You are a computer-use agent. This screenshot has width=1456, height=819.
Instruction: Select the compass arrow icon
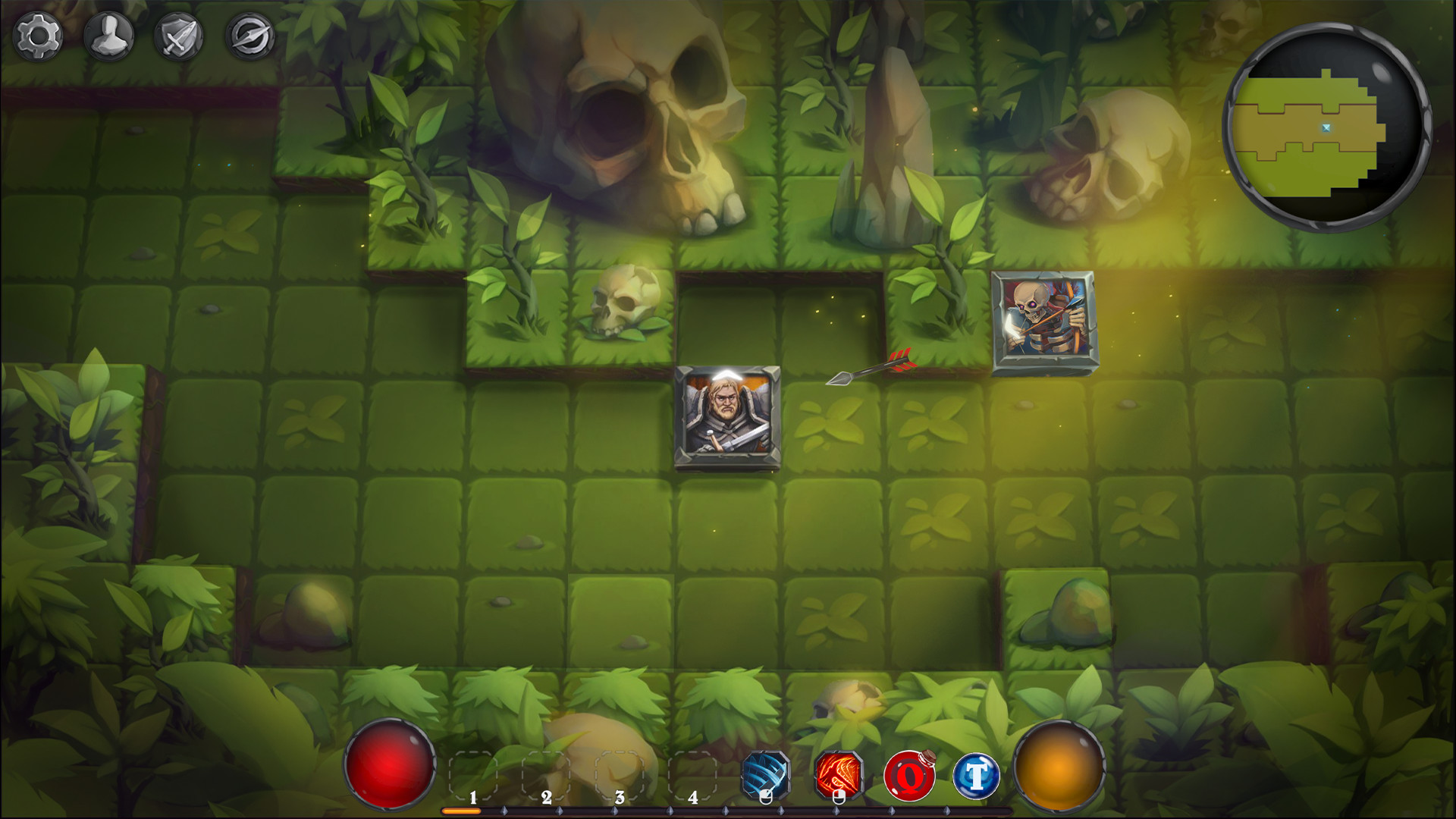248,33
